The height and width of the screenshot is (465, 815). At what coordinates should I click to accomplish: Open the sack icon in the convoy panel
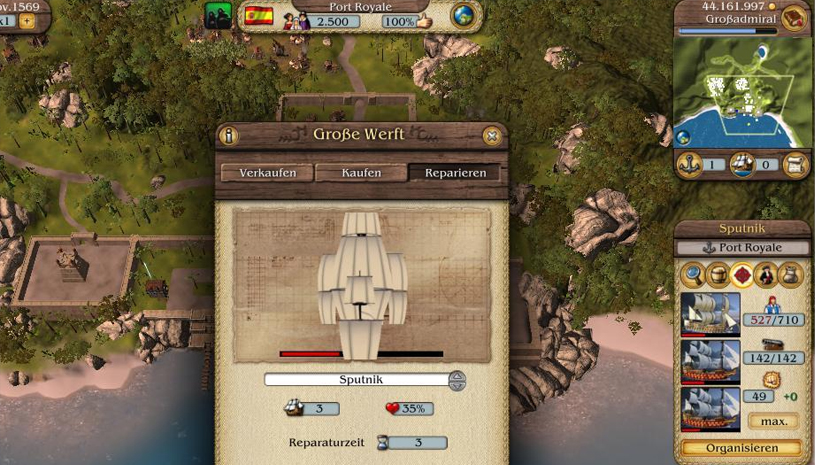click(x=791, y=274)
